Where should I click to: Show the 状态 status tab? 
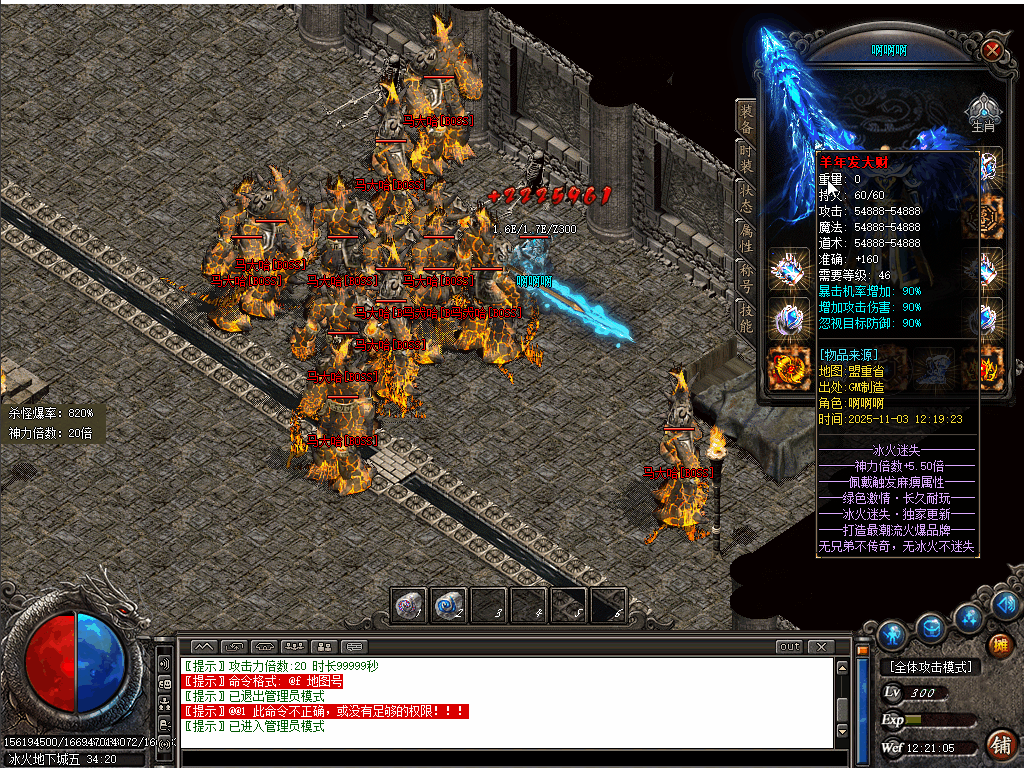point(746,196)
